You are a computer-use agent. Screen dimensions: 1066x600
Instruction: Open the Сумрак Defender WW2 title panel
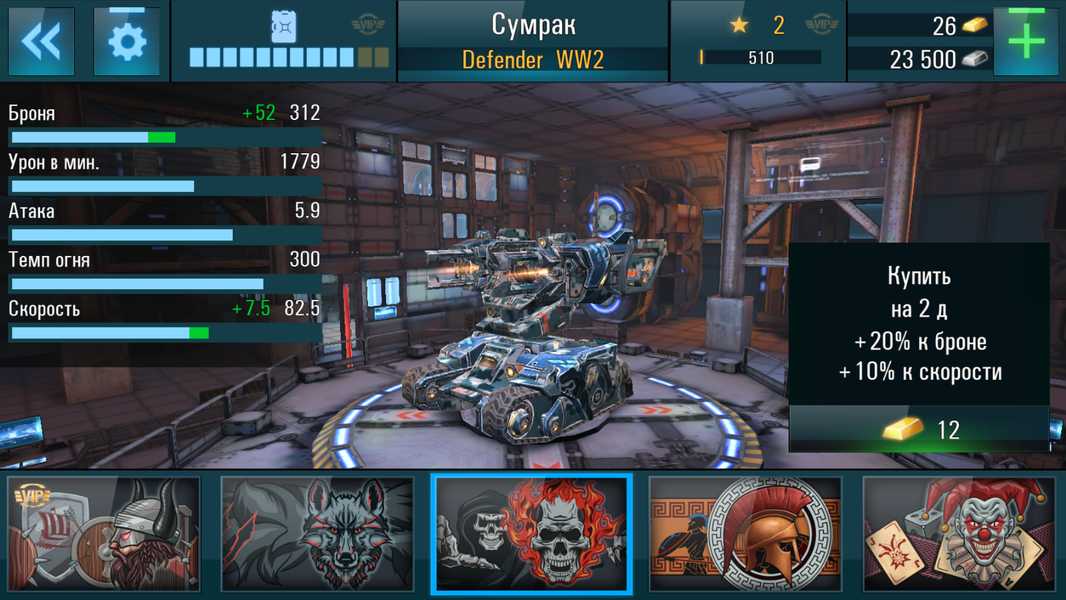coord(533,41)
